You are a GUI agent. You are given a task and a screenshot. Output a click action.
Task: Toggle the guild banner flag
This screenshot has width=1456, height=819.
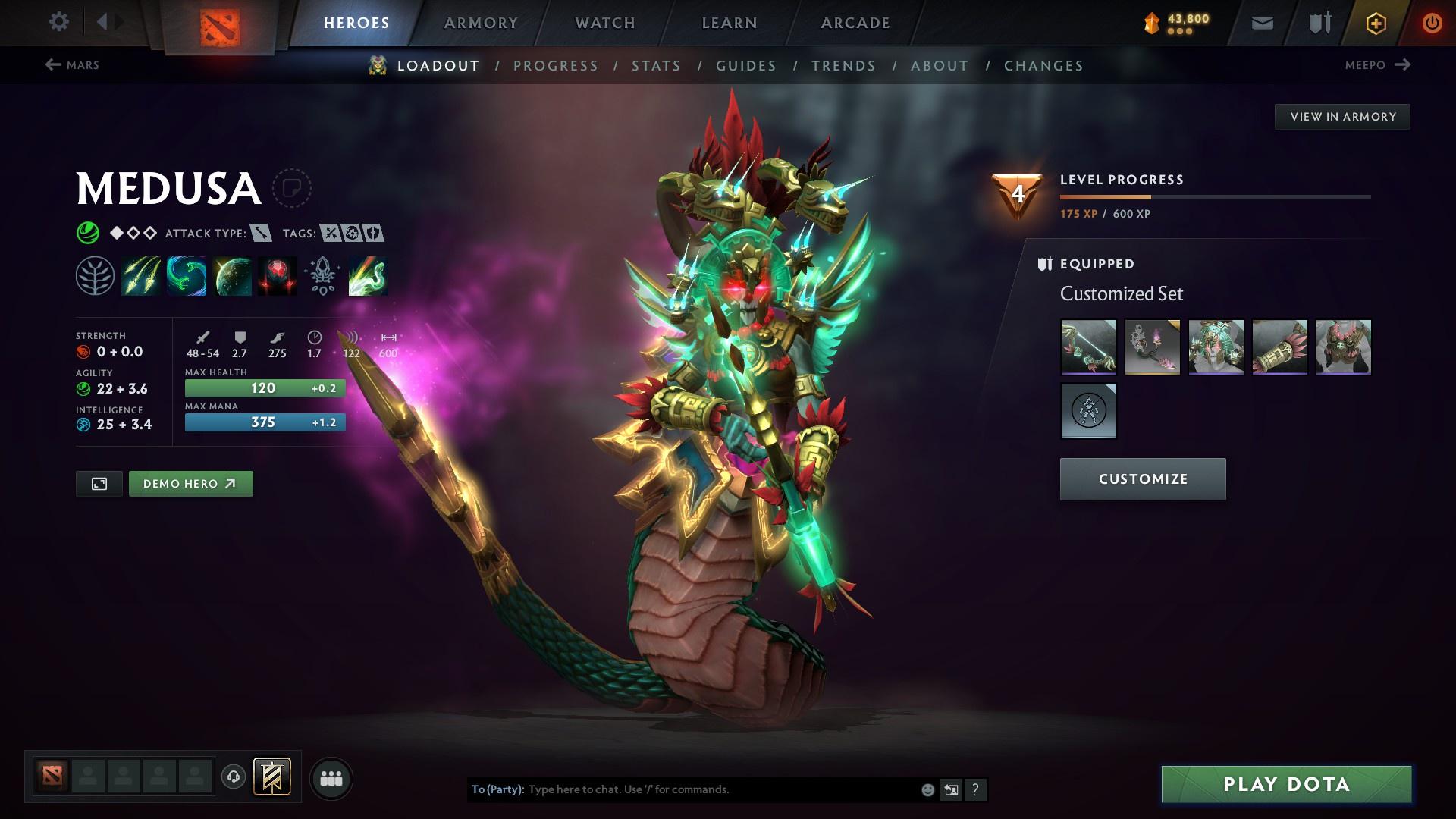click(x=273, y=777)
